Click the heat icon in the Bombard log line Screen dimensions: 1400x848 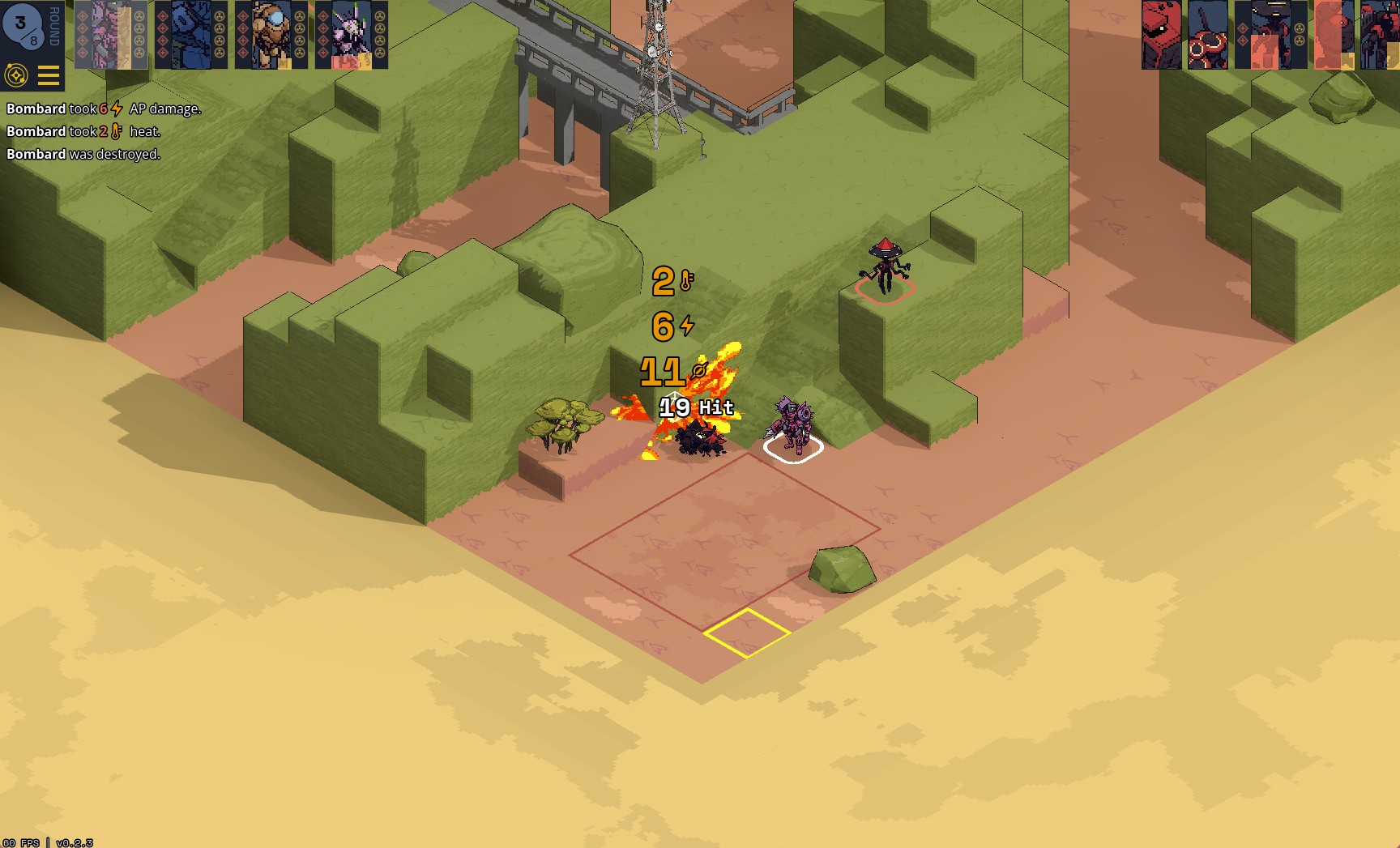(114, 131)
